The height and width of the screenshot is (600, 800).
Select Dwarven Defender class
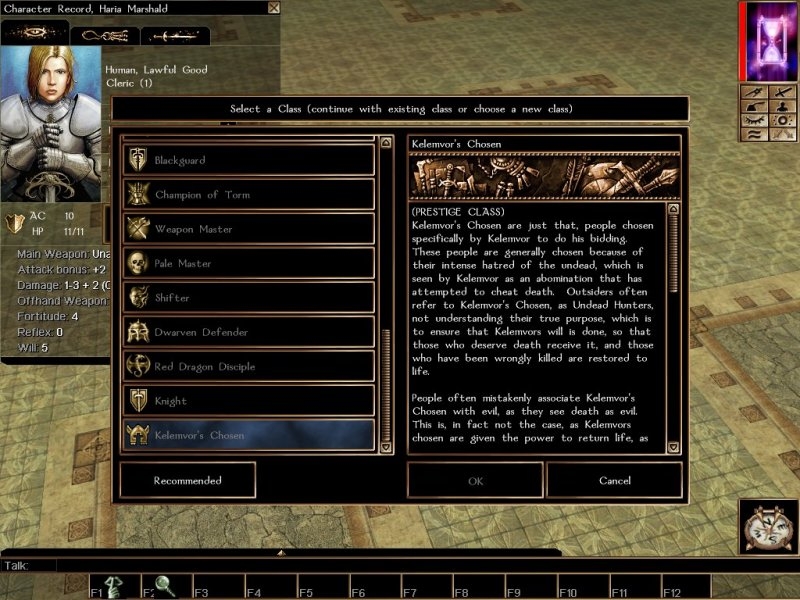pyautogui.click(x=248, y=332)
